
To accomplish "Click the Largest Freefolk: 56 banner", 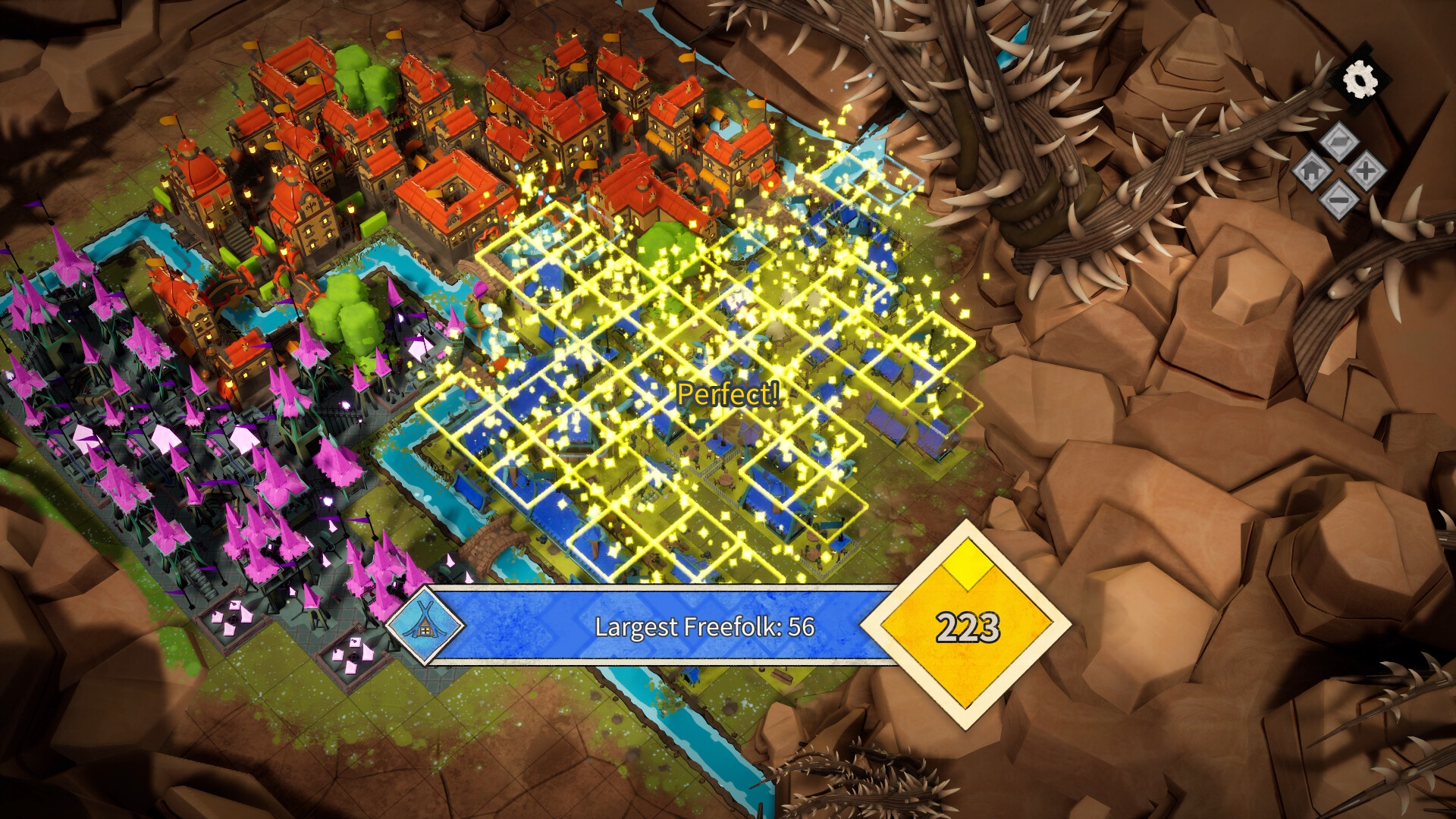I will coord(705,627).
